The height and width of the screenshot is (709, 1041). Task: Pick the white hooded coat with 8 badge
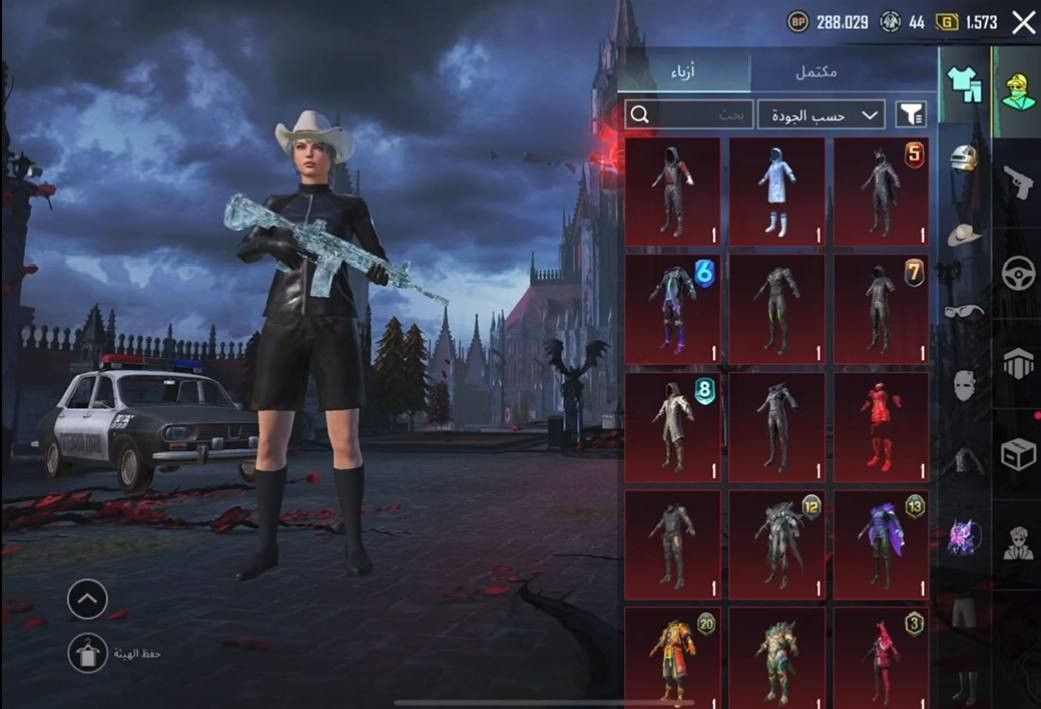tap(672, 427)
